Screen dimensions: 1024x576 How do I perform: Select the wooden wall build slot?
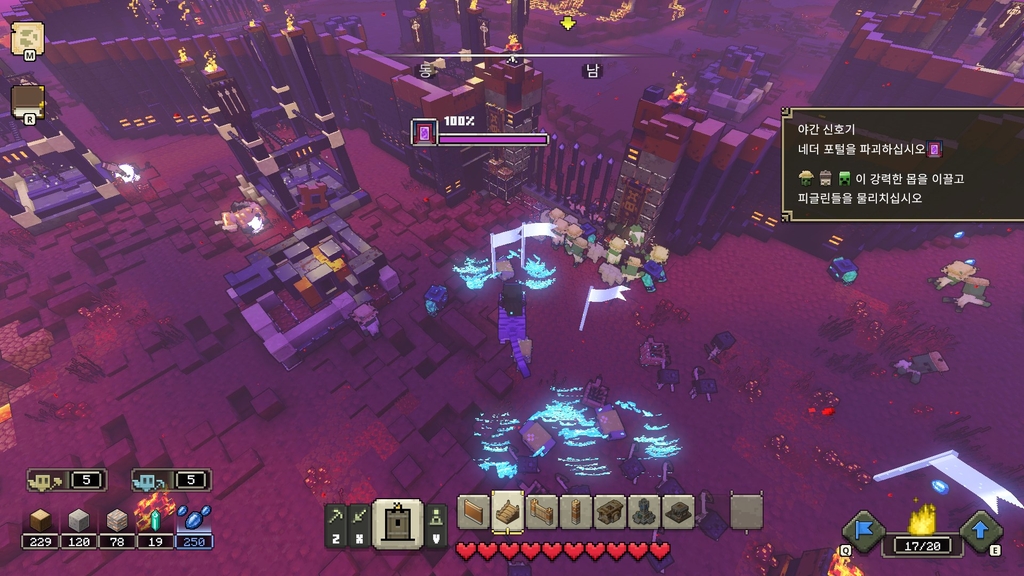pyautogui.click(x=474, y=512)
